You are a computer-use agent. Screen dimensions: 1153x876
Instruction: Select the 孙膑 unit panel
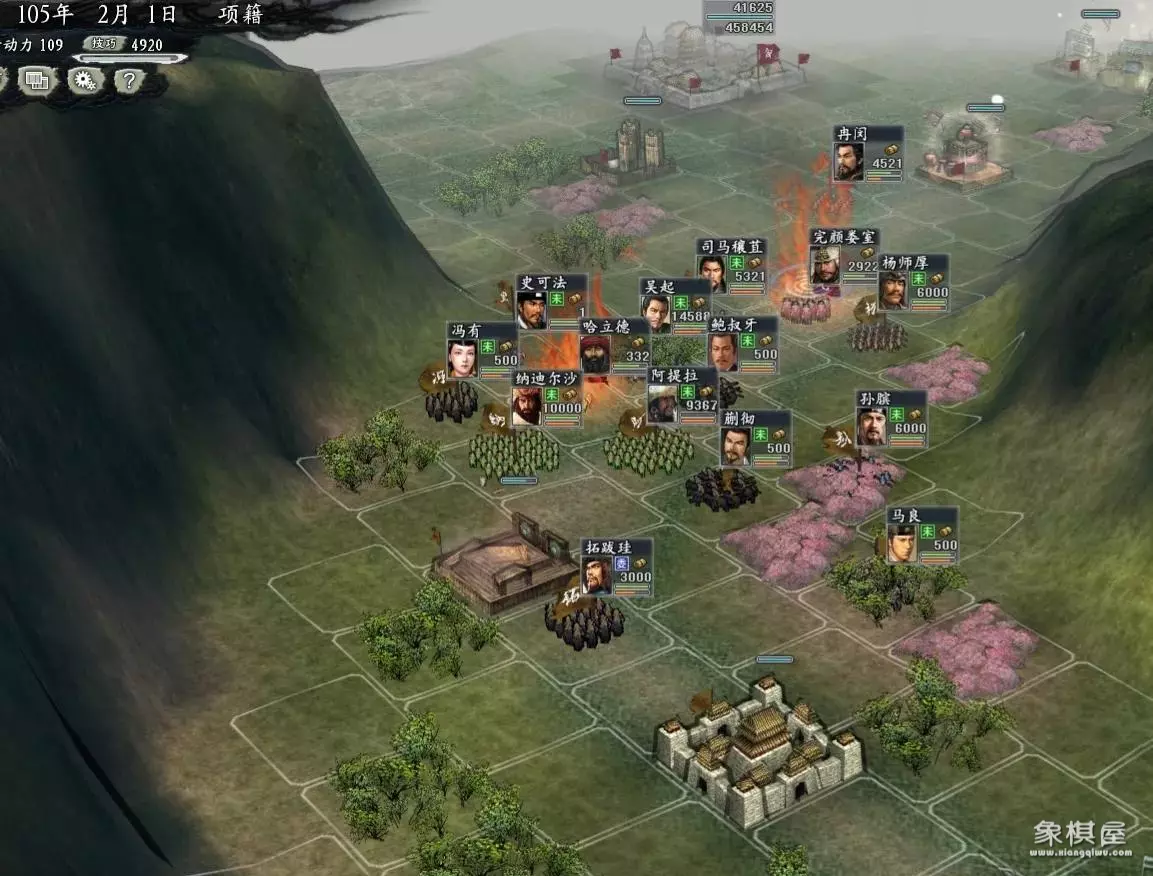[891, 418]
